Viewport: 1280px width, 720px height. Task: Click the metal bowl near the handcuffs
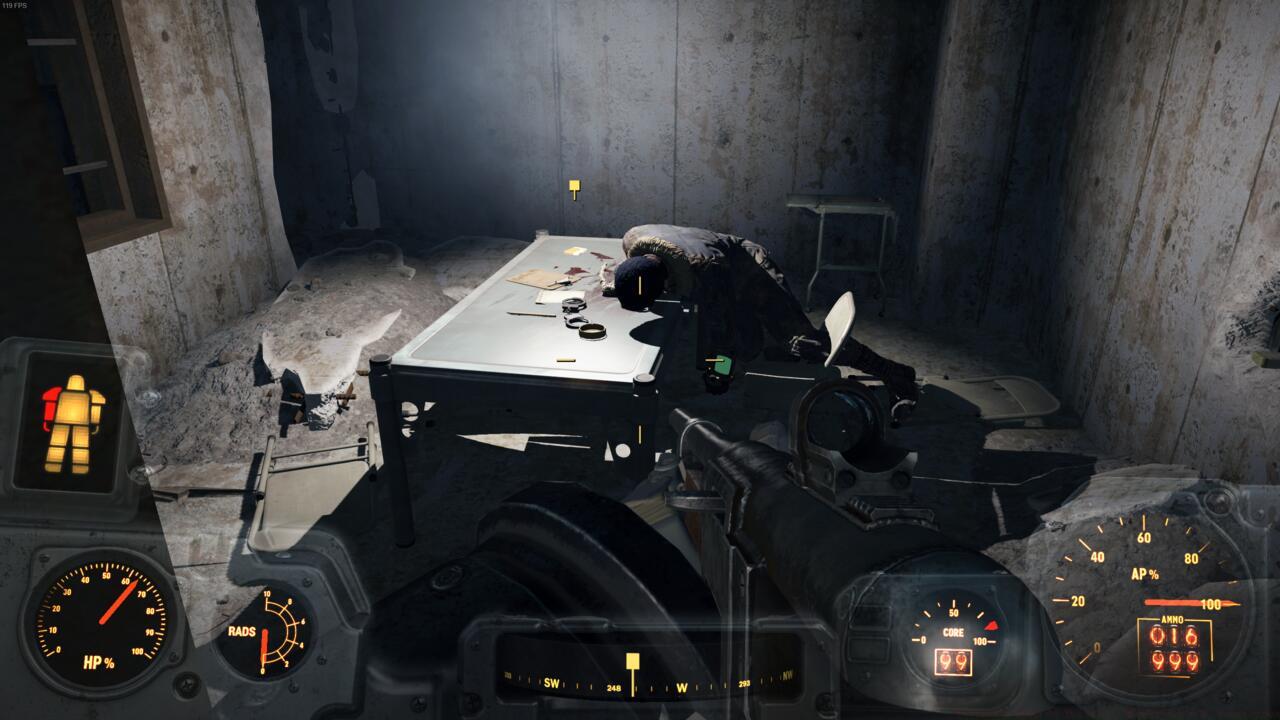click(593, 330)
